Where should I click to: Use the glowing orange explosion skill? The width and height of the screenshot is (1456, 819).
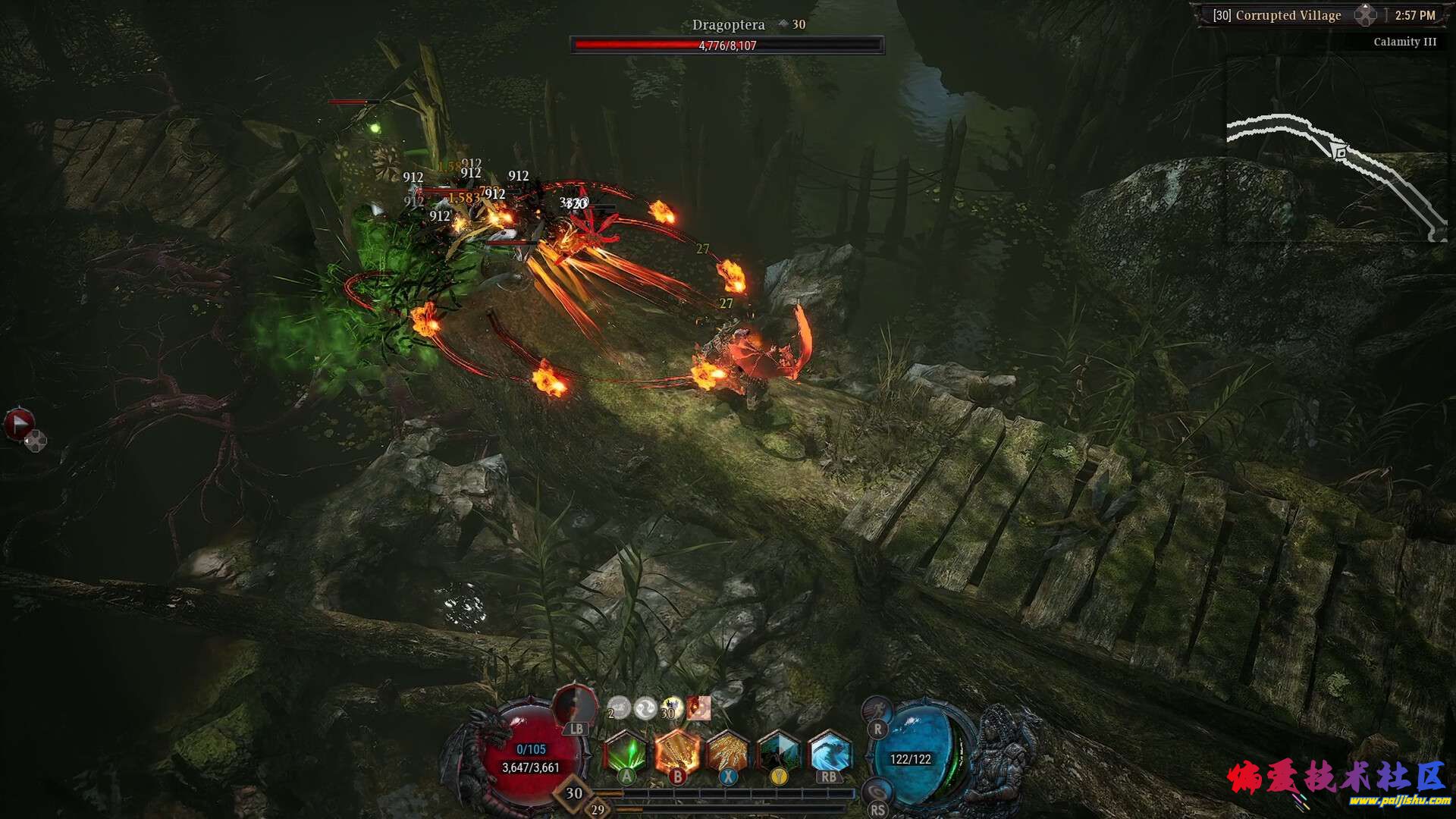click(677, 753)
